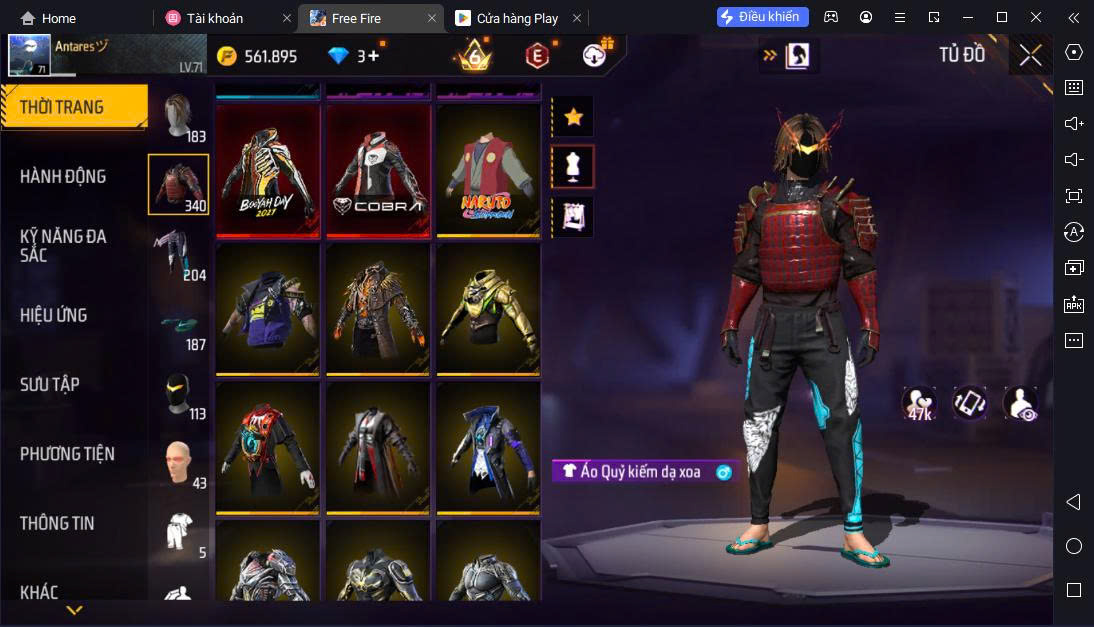1094x627 pixels.
Task: Select the THỜI TRANG tab
Action: (x=62, y=107)
